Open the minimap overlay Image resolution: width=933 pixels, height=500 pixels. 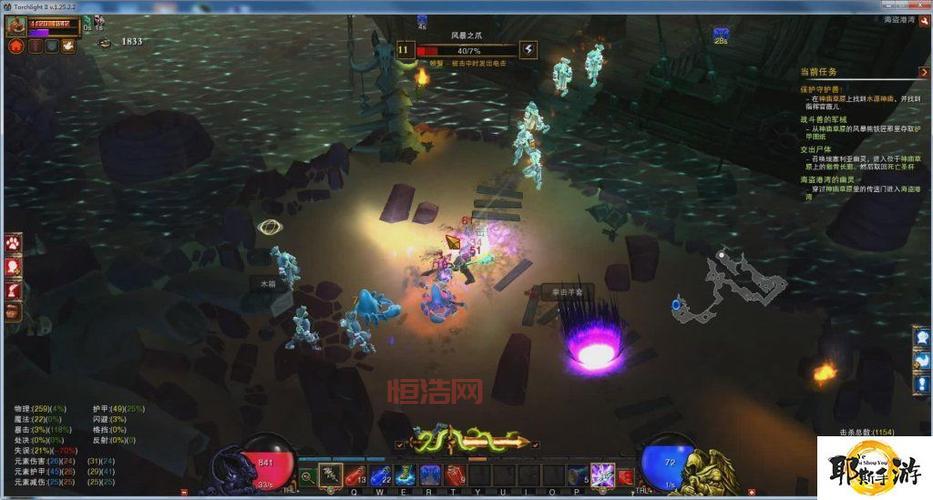pos(730,285)
